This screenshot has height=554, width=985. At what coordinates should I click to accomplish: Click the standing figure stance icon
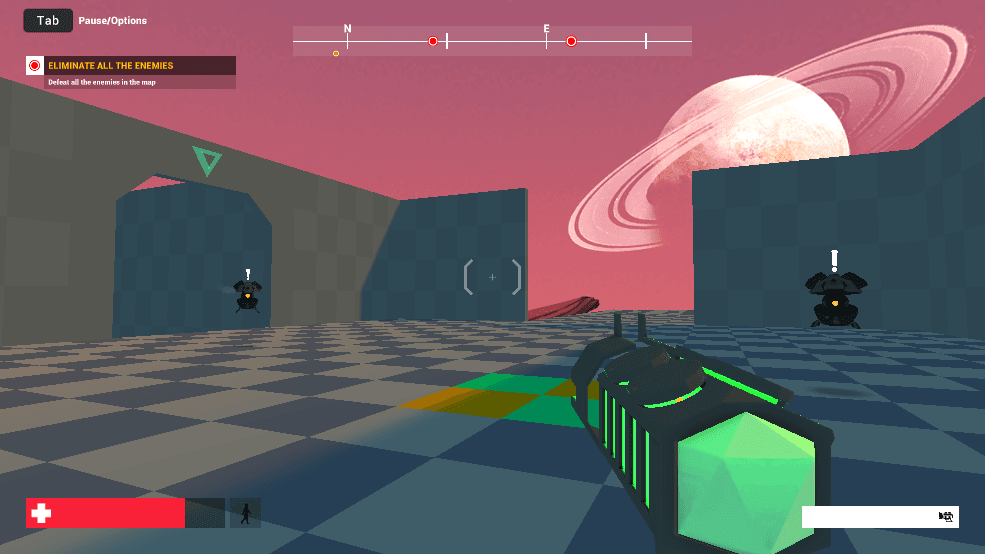[x=245, y=513]
